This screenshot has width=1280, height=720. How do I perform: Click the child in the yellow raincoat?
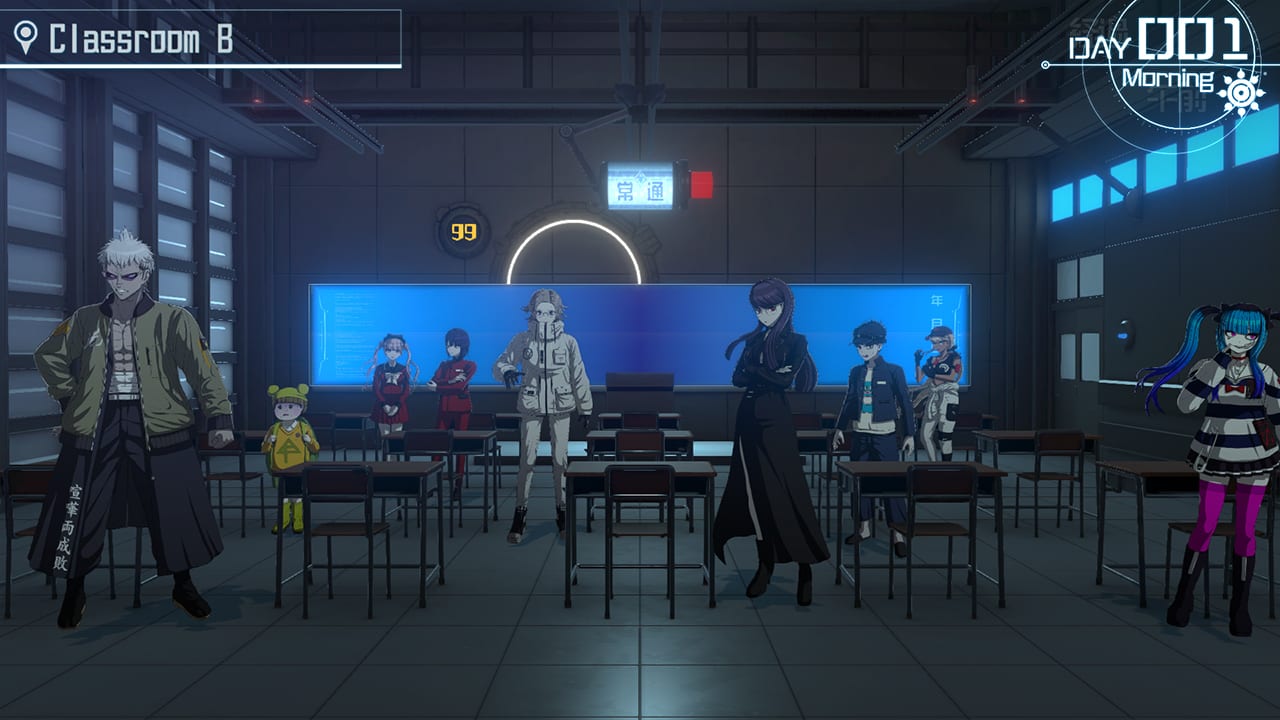pyautogui.click(x=290, y=440)
